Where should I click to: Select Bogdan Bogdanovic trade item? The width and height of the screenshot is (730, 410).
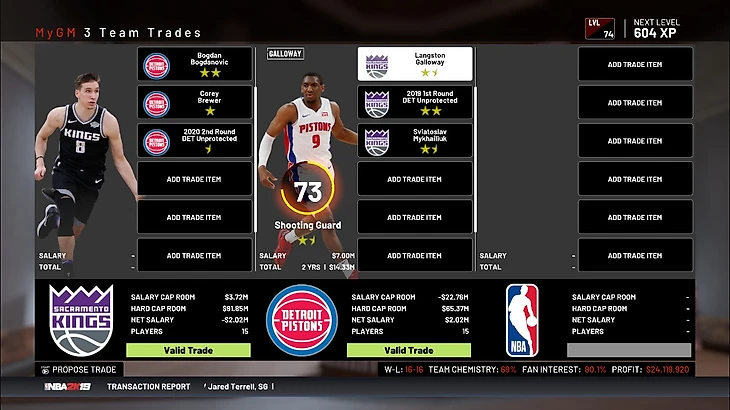[194, 65]
